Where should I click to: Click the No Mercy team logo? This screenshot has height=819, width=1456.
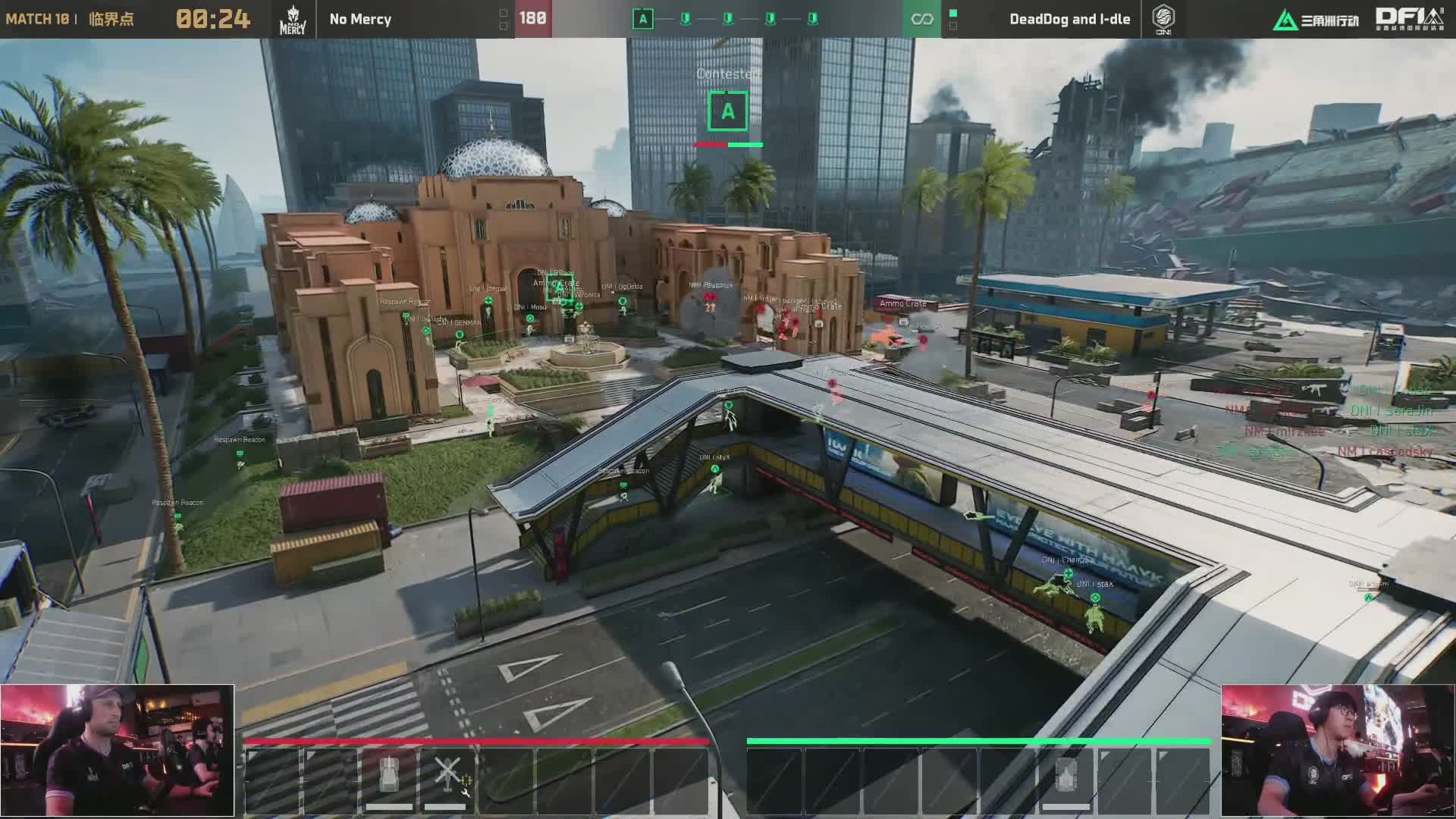(x=293, y=20)
